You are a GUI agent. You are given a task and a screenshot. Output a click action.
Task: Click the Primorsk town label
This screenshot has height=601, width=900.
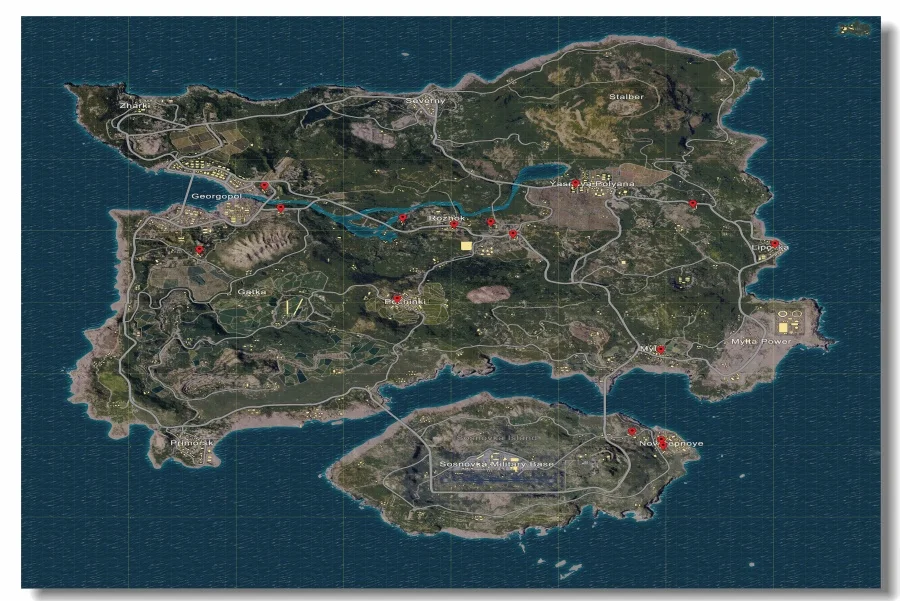pos(192,442)
